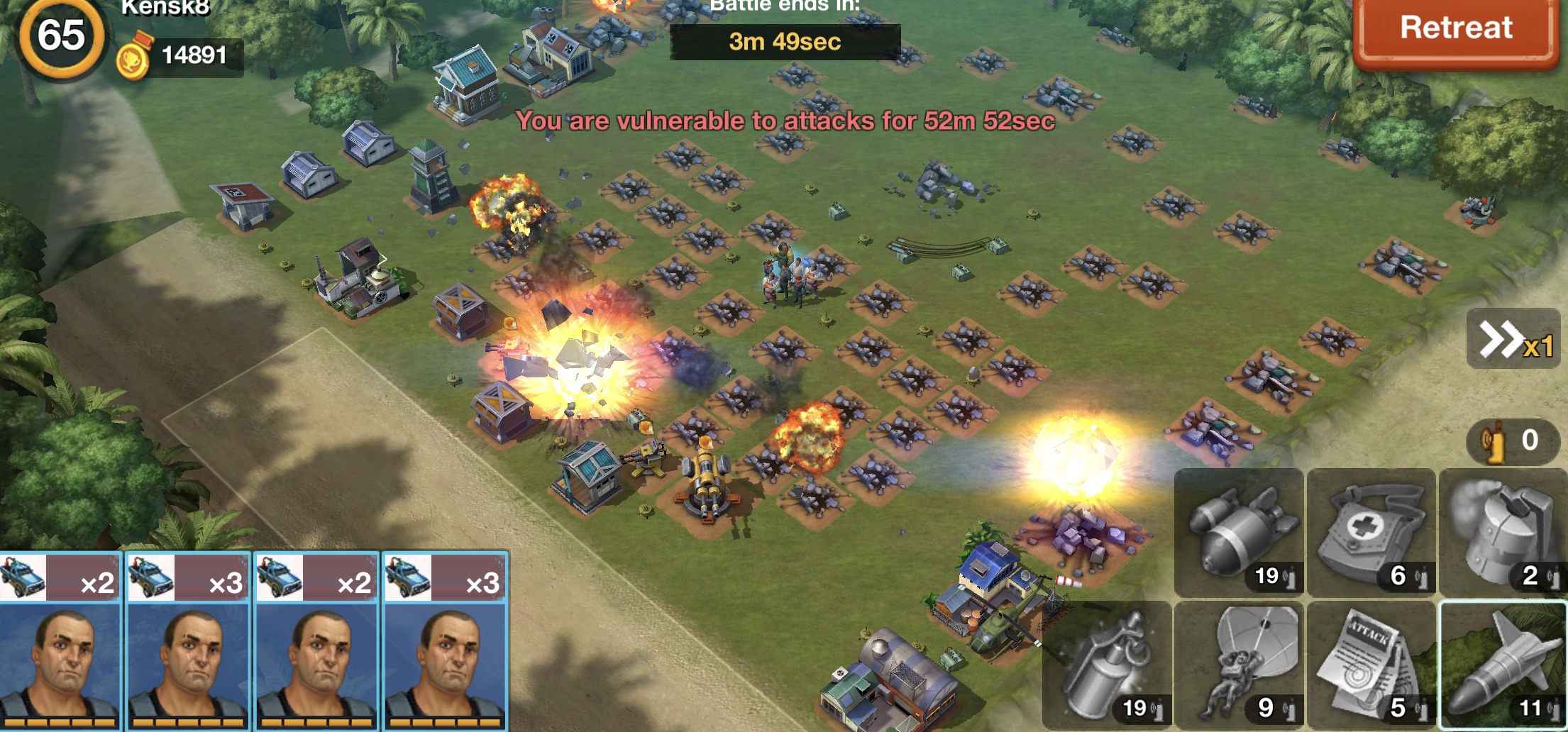Image resolution: width=1568 pixels, height=732 pixels.
Task: Toggle the x1 battle speed button
Action: tap(1514, 339)
